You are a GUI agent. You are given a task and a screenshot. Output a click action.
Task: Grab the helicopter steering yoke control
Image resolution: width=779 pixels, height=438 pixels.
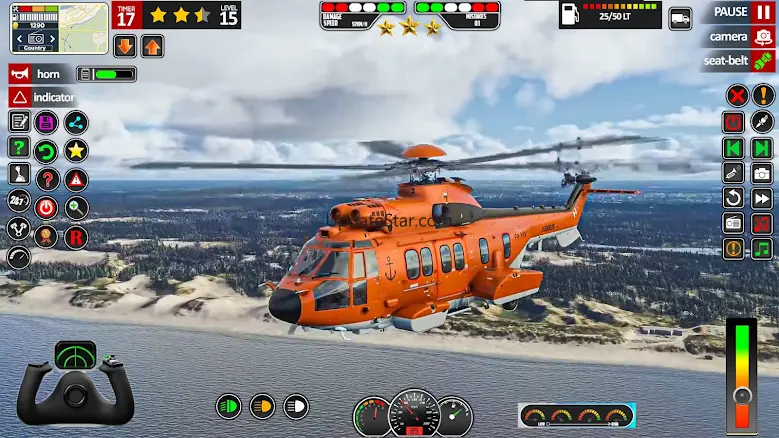click(75, 385)
